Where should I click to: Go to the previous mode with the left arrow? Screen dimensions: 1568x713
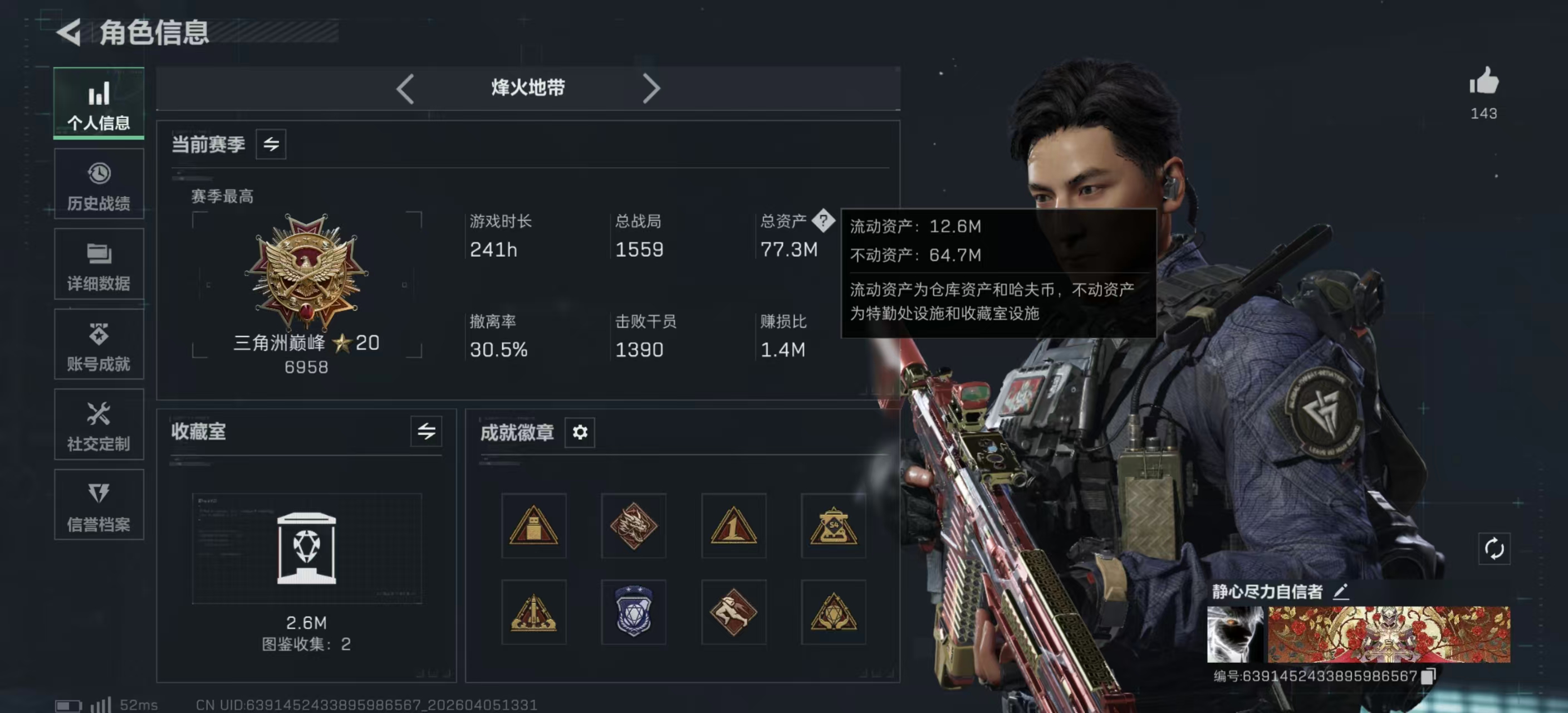coord(406,88)
